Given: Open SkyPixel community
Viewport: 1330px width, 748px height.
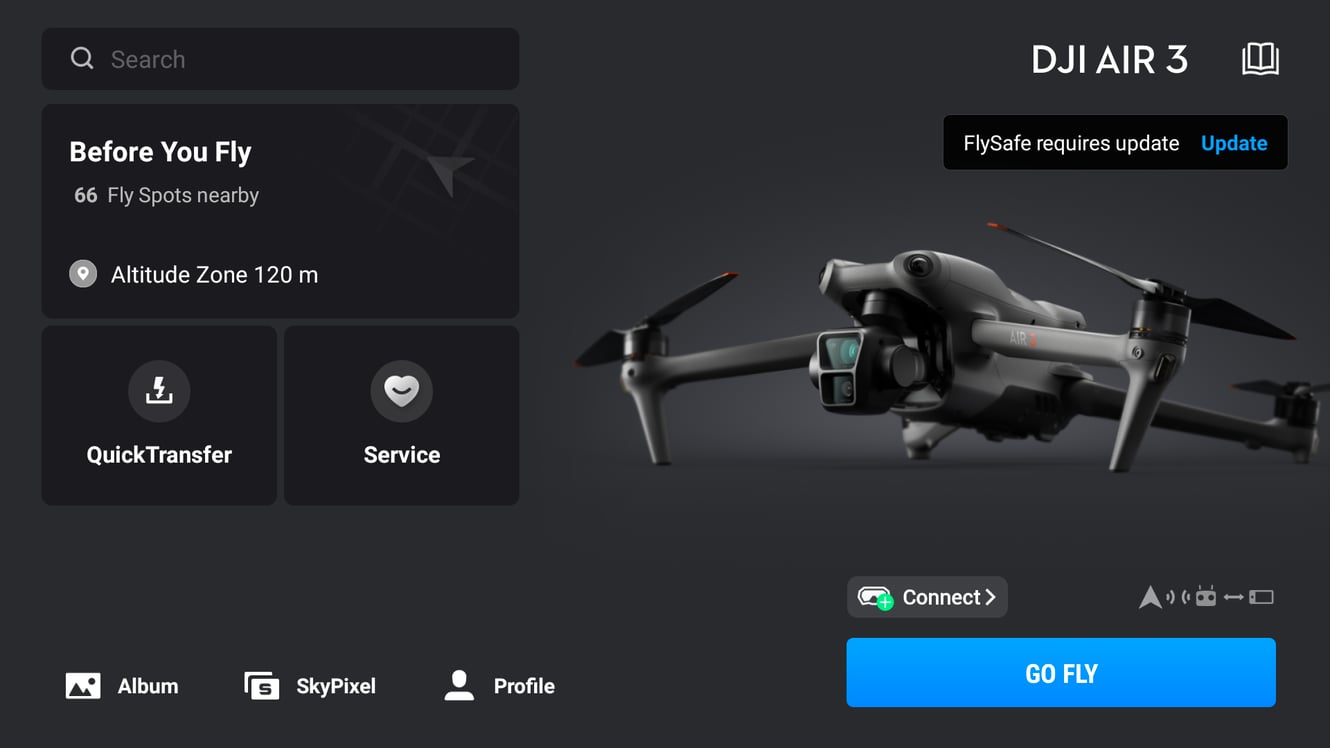Looking at the screenshot, I should click(x=309, y=686).
